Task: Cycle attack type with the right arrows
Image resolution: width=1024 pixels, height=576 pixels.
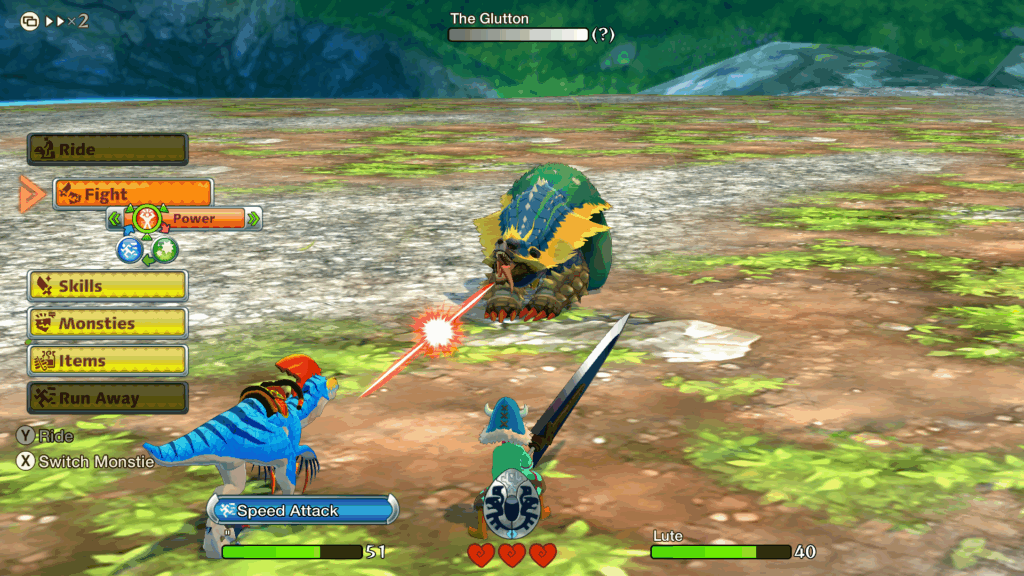Action: click(x=254, y=218)
